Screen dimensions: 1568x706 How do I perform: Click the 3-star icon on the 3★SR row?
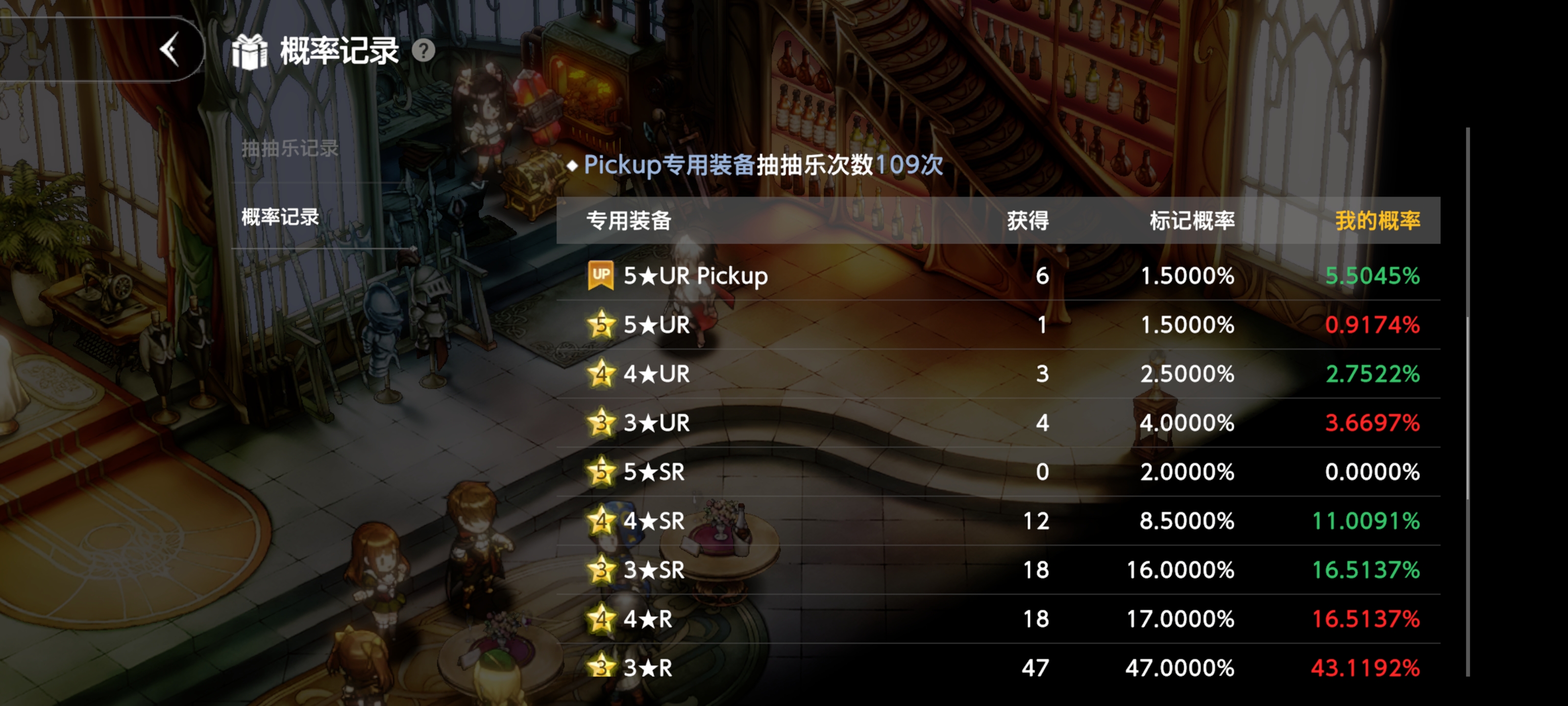[x=600, y=570]
